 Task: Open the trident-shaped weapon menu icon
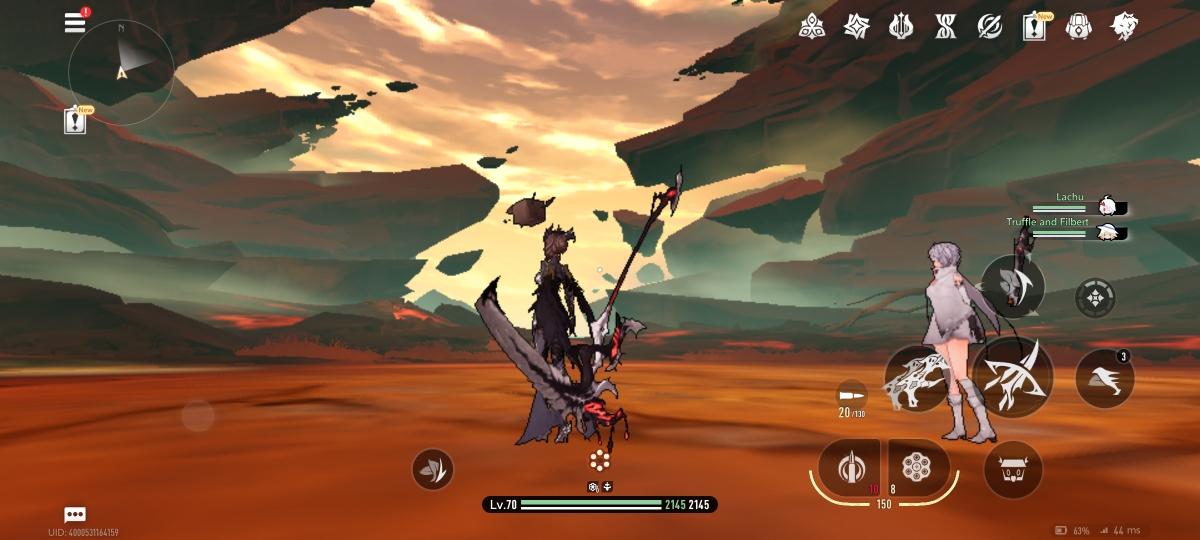901,27
